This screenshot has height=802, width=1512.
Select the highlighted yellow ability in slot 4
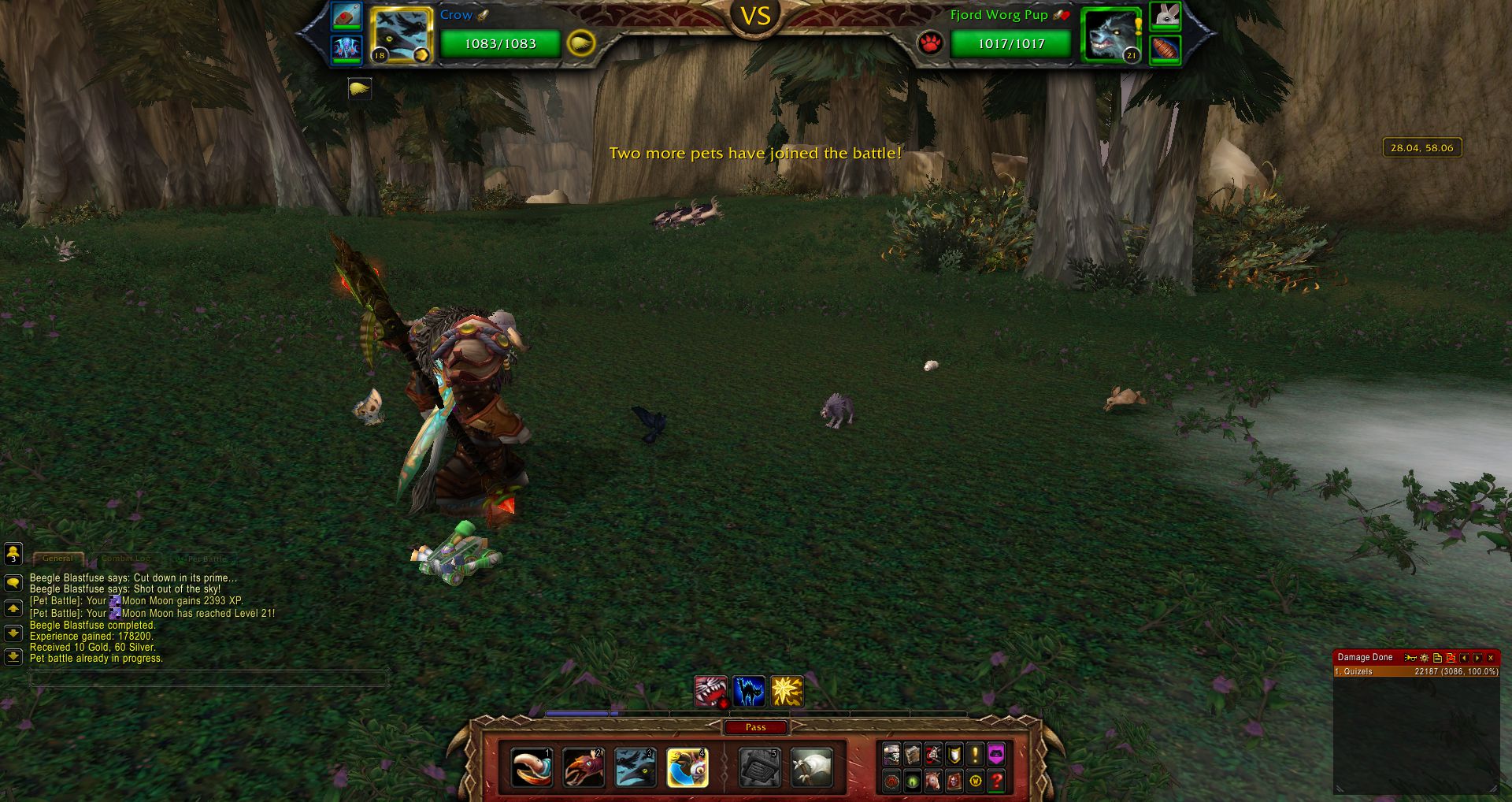point(687,768)
